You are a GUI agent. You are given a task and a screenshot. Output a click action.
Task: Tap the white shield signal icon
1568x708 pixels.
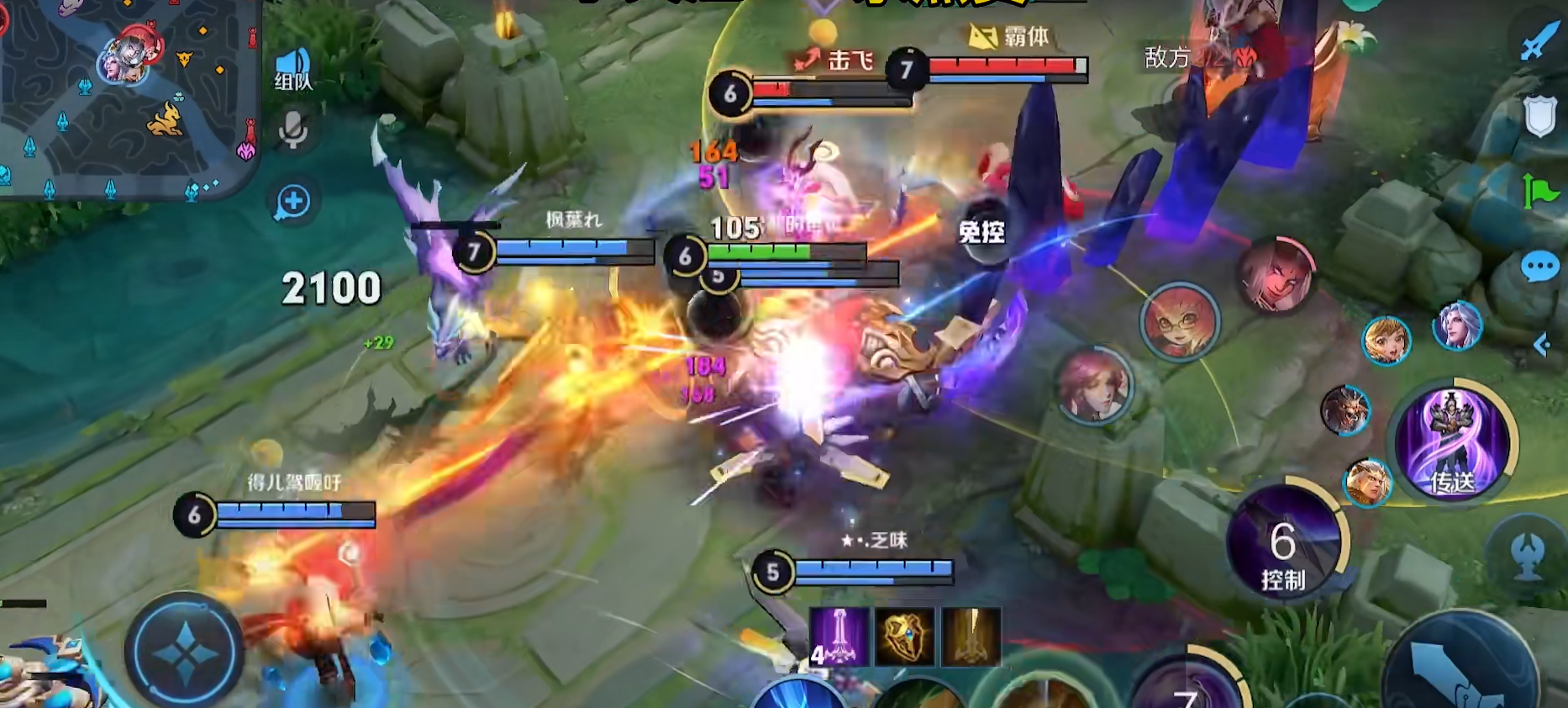point(1539,116)
